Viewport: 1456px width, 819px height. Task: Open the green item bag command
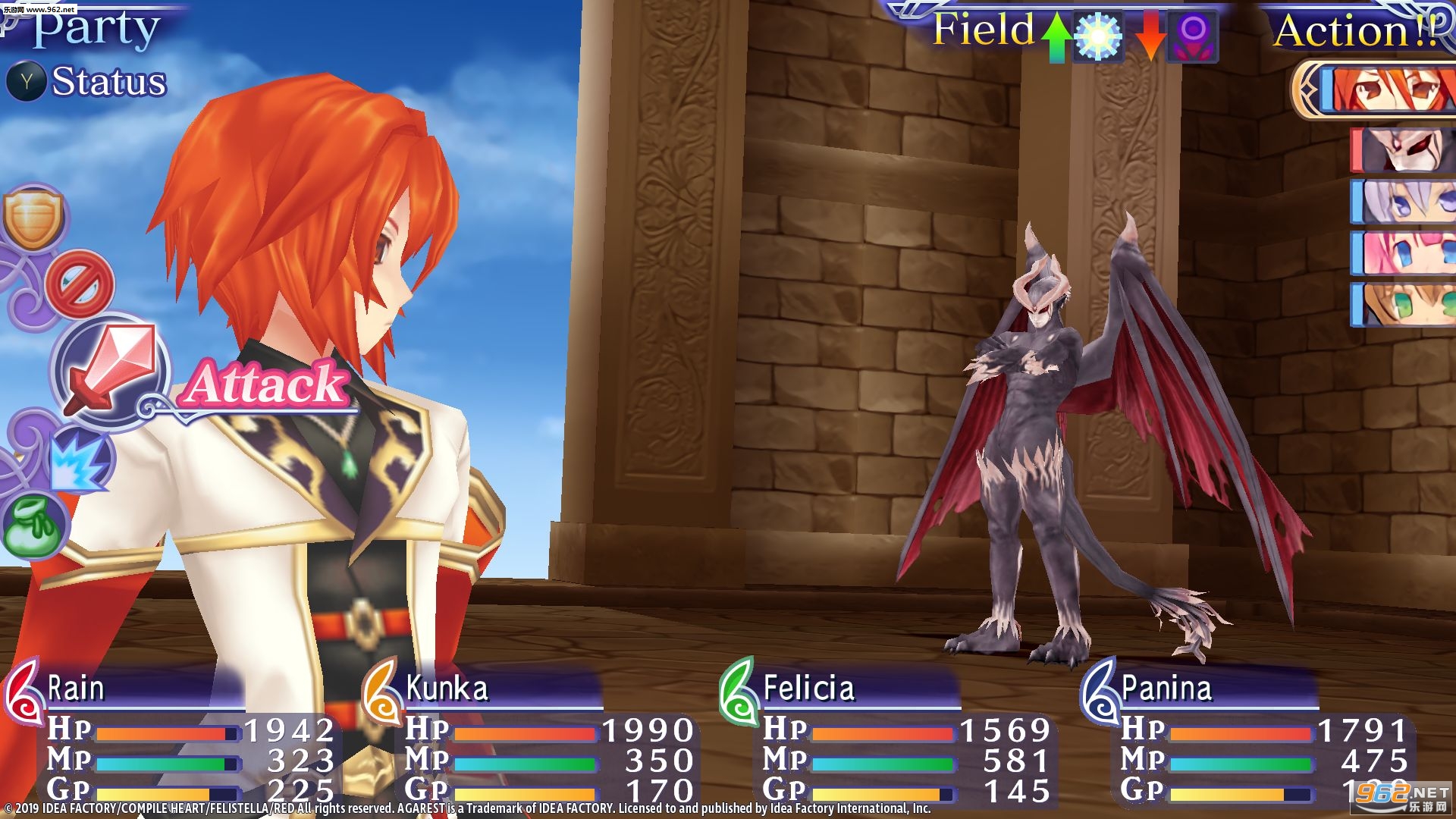(33, 524)
